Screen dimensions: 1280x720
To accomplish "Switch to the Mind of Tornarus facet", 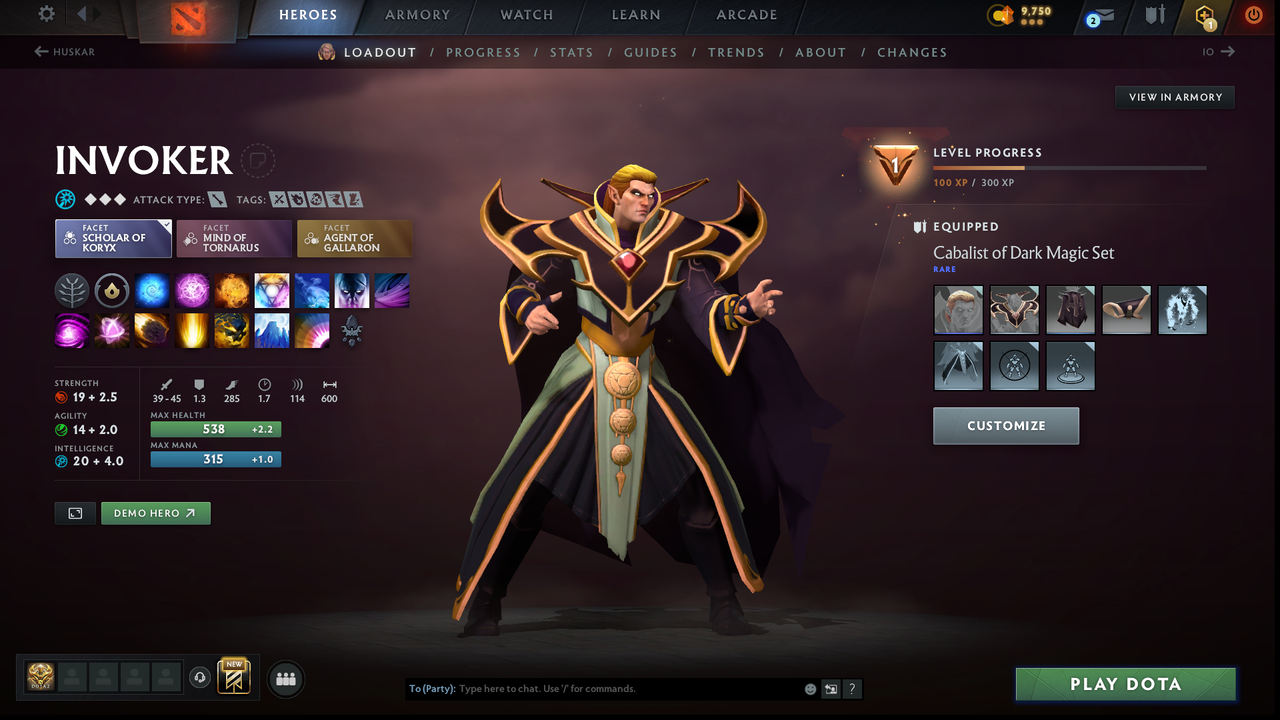I will 233,238.
